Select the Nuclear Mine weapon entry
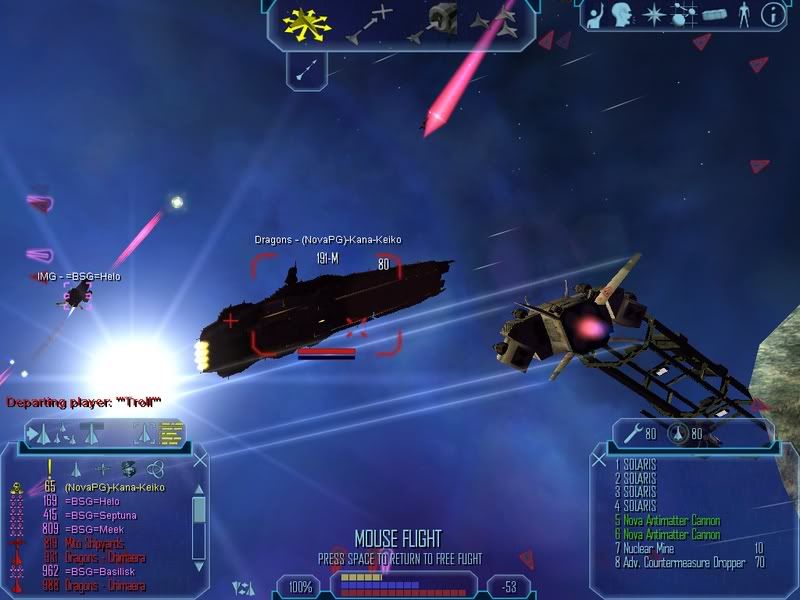The image size is (800, 600). click(660, 549)
